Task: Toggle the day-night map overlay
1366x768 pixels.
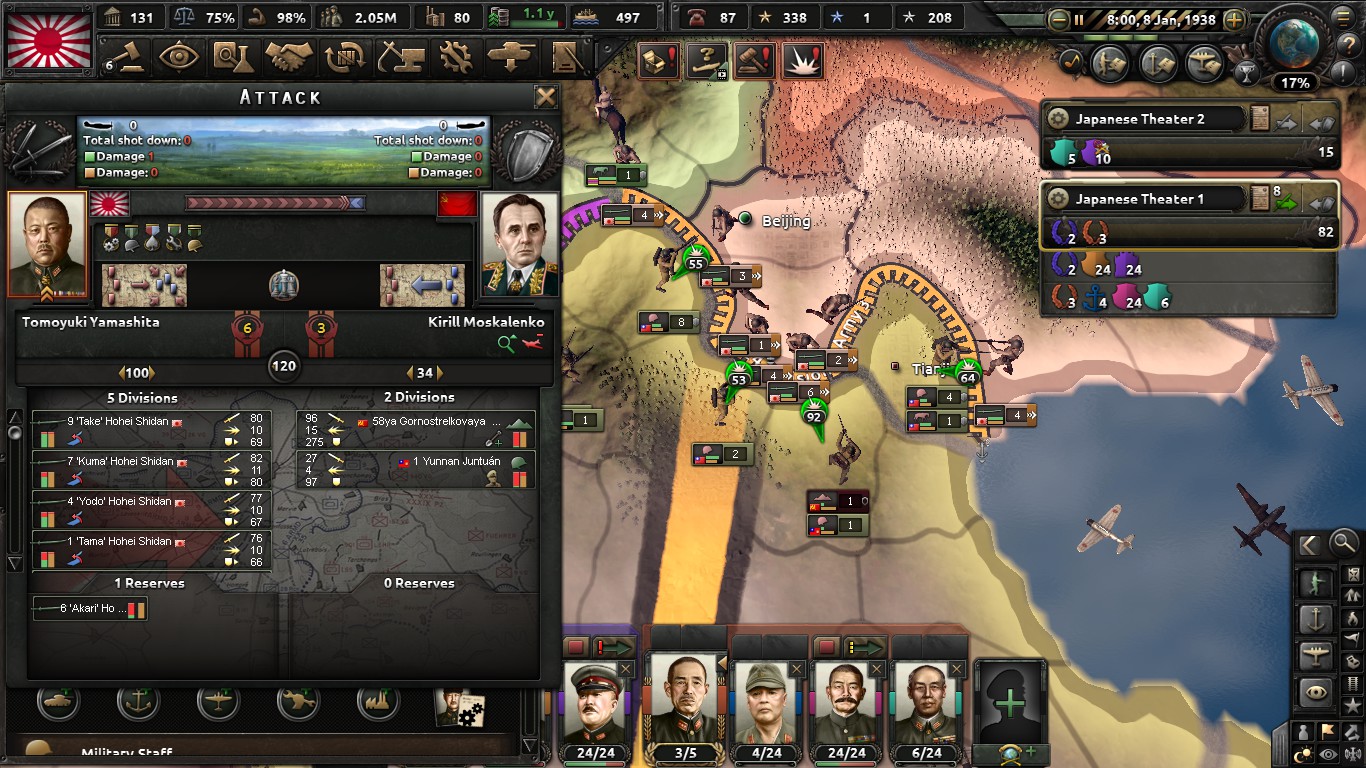Action: [x=1301, y=752]
